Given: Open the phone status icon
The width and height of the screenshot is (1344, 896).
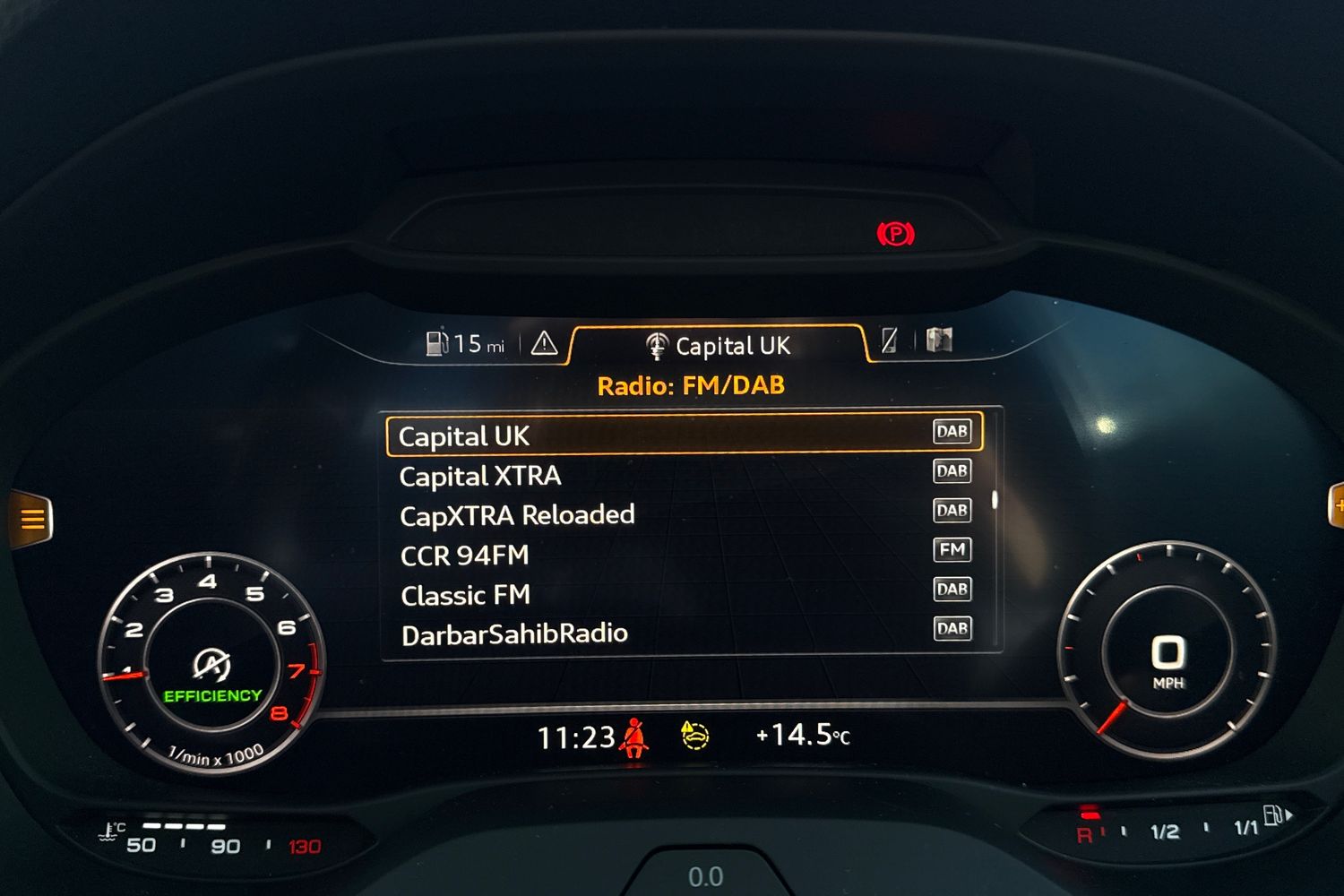Looking at the screenshot, I should click(x=889, y=340).
